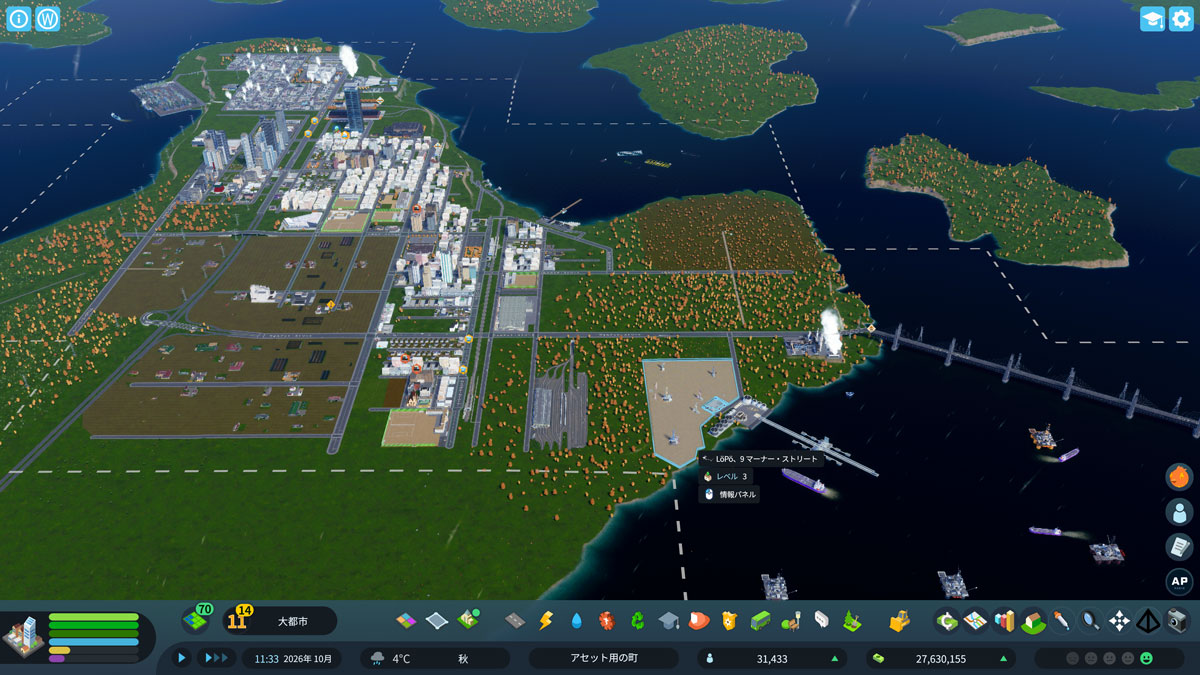
Task: Select the yellow bulldozer tool
Action: tap(898, 621)
